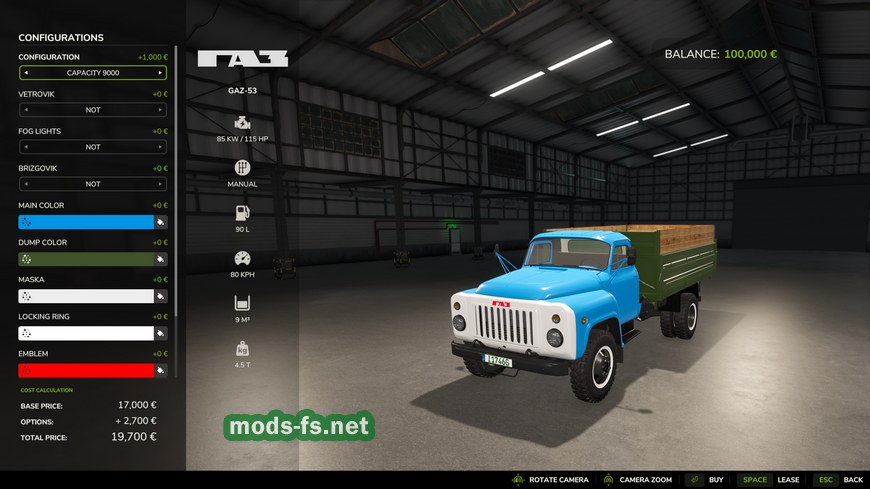Select previous Configuration capacity option

(x=26, y=73)
